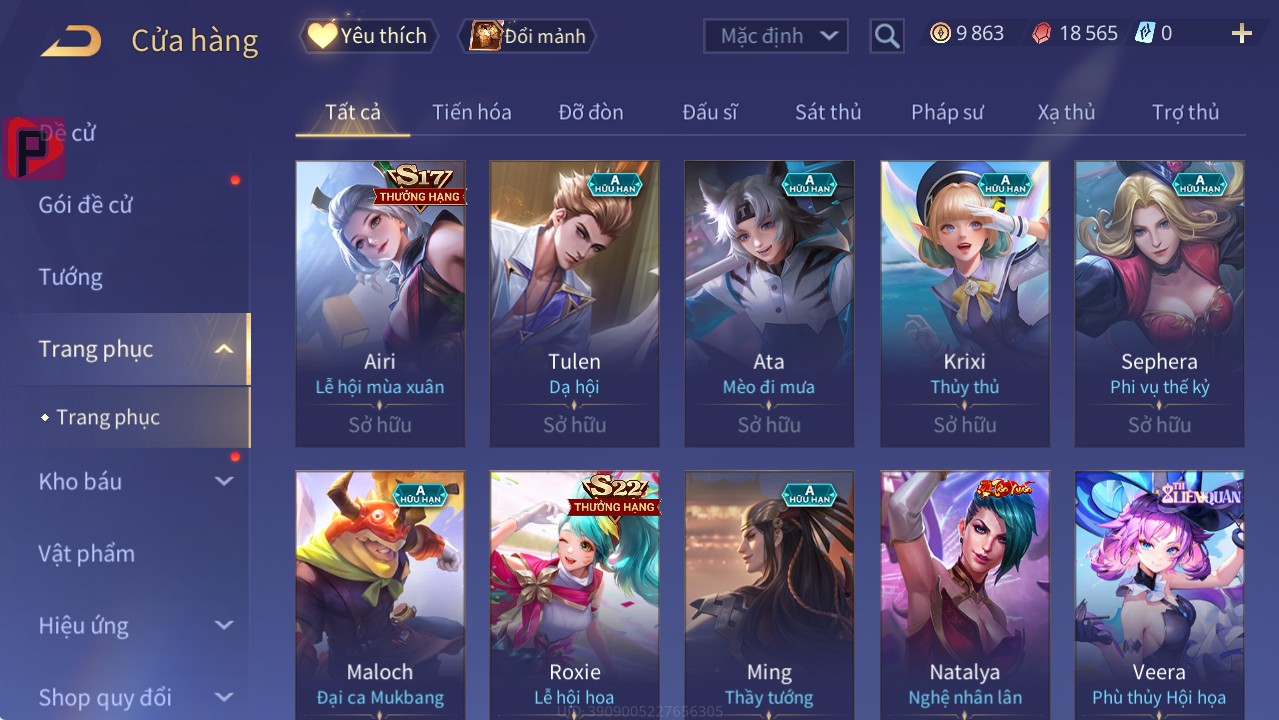Expand the Kho báu menu

(x=135, y=481)
